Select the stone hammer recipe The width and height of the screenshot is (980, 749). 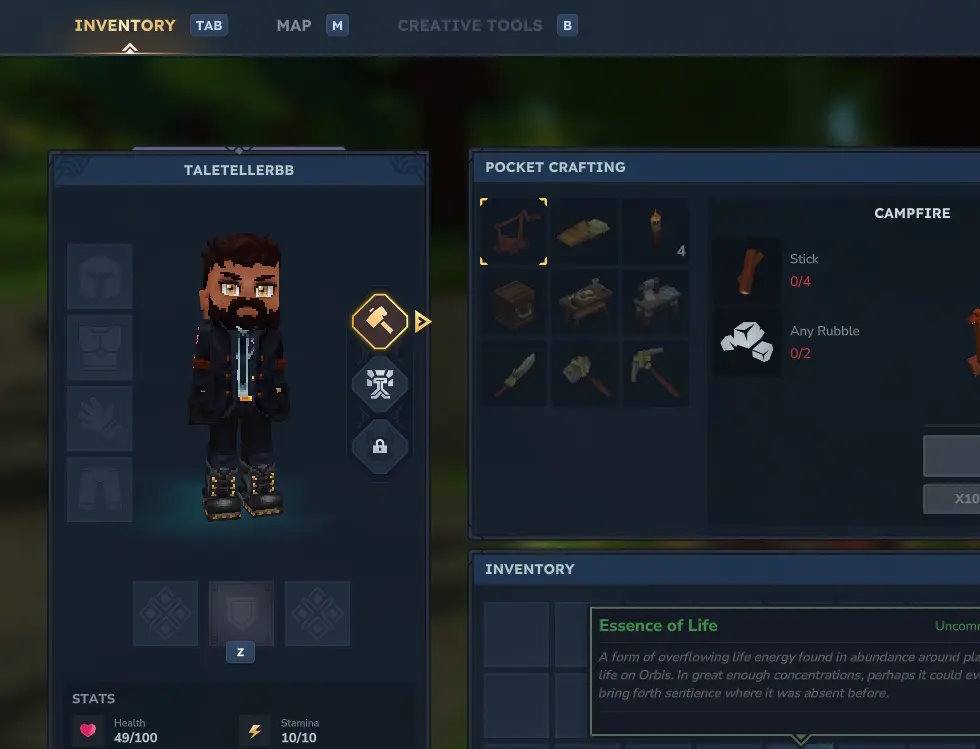(x=585, y=373)
